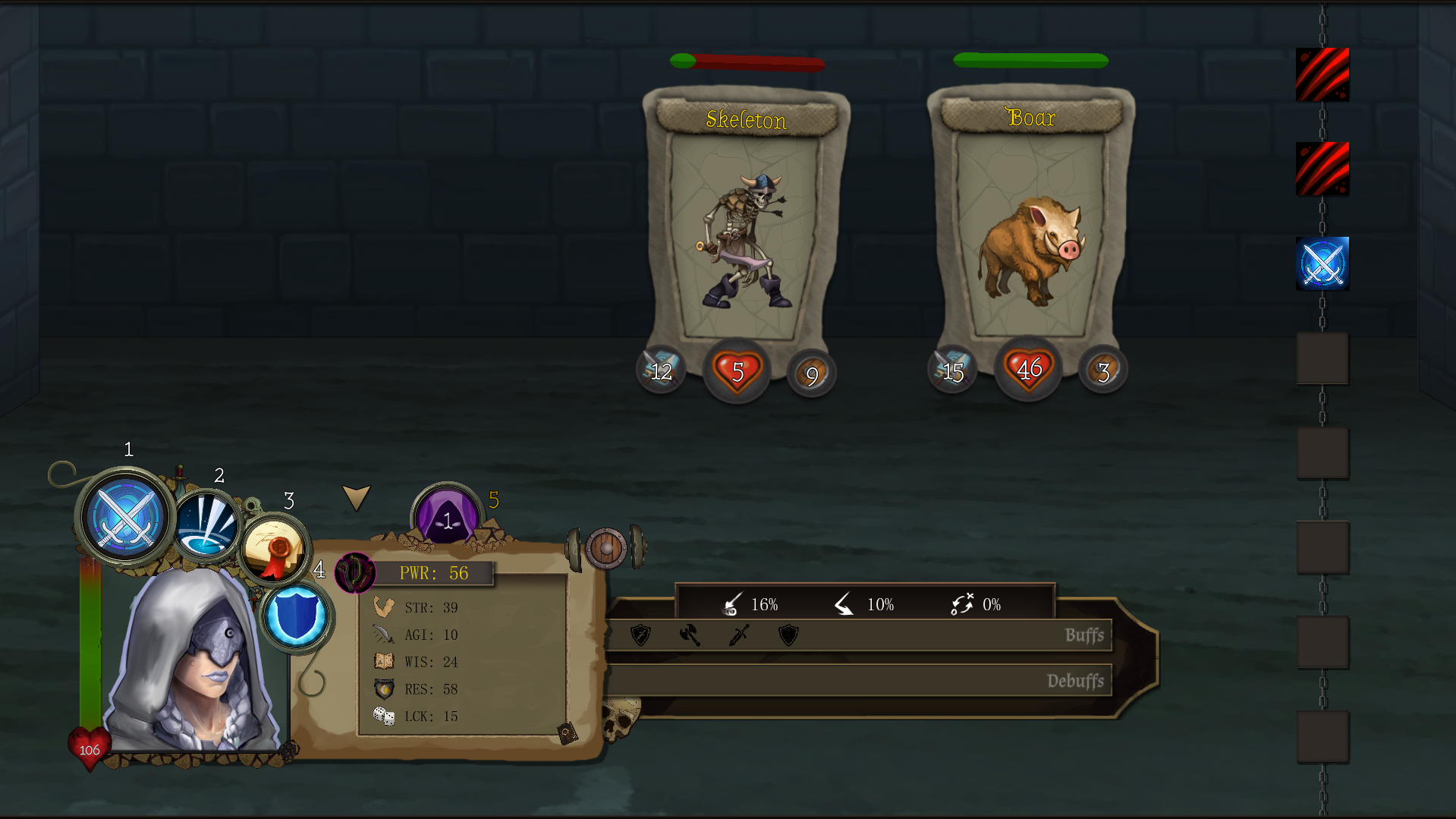Viewport: 1456px width, 819px height.
Task: Click the Boar's armor icon showing 3
Action: pyautogui.click(x=1102, y=370)
